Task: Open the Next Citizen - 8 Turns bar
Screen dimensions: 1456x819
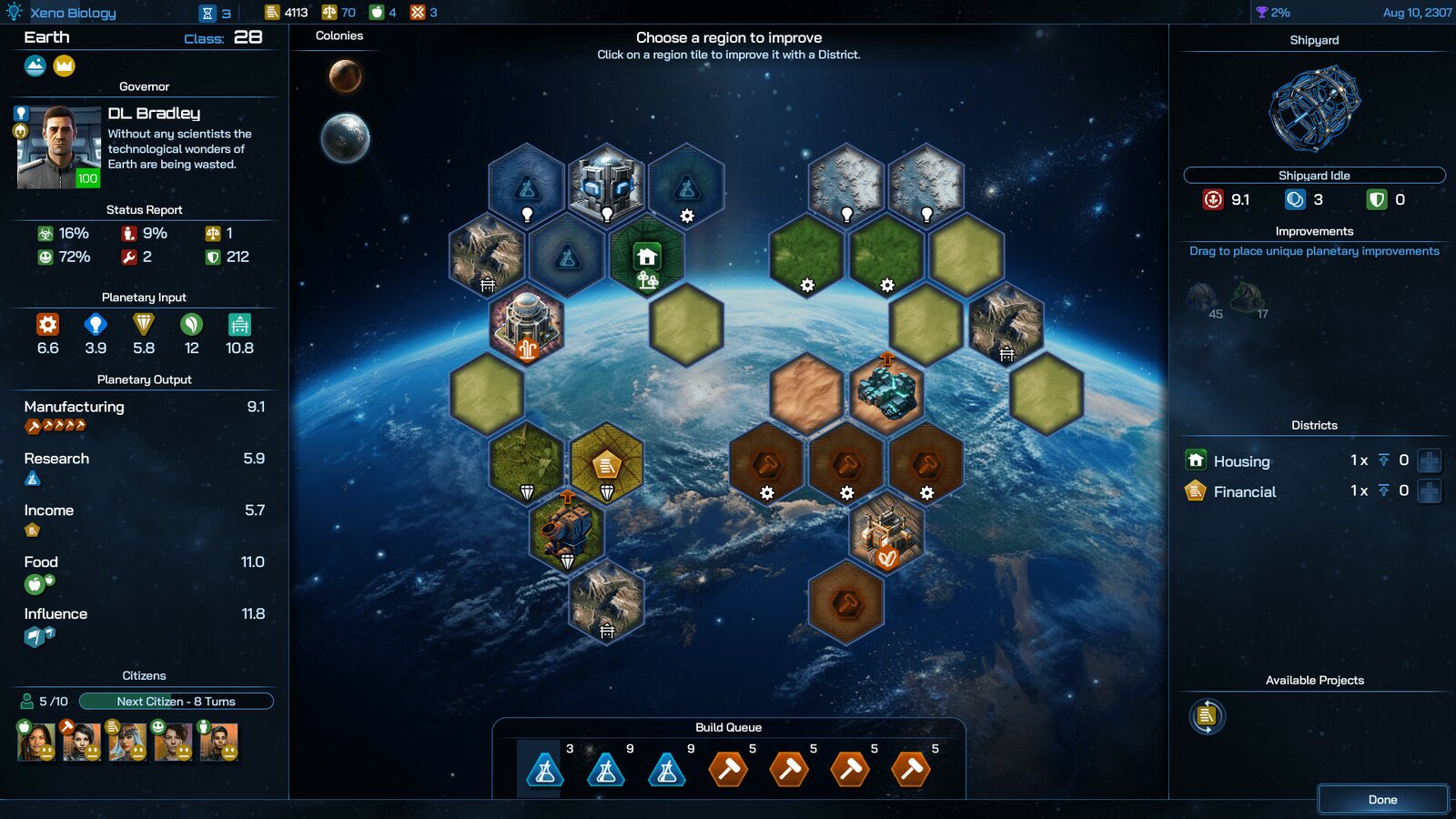Action: [x=175, y=701]
